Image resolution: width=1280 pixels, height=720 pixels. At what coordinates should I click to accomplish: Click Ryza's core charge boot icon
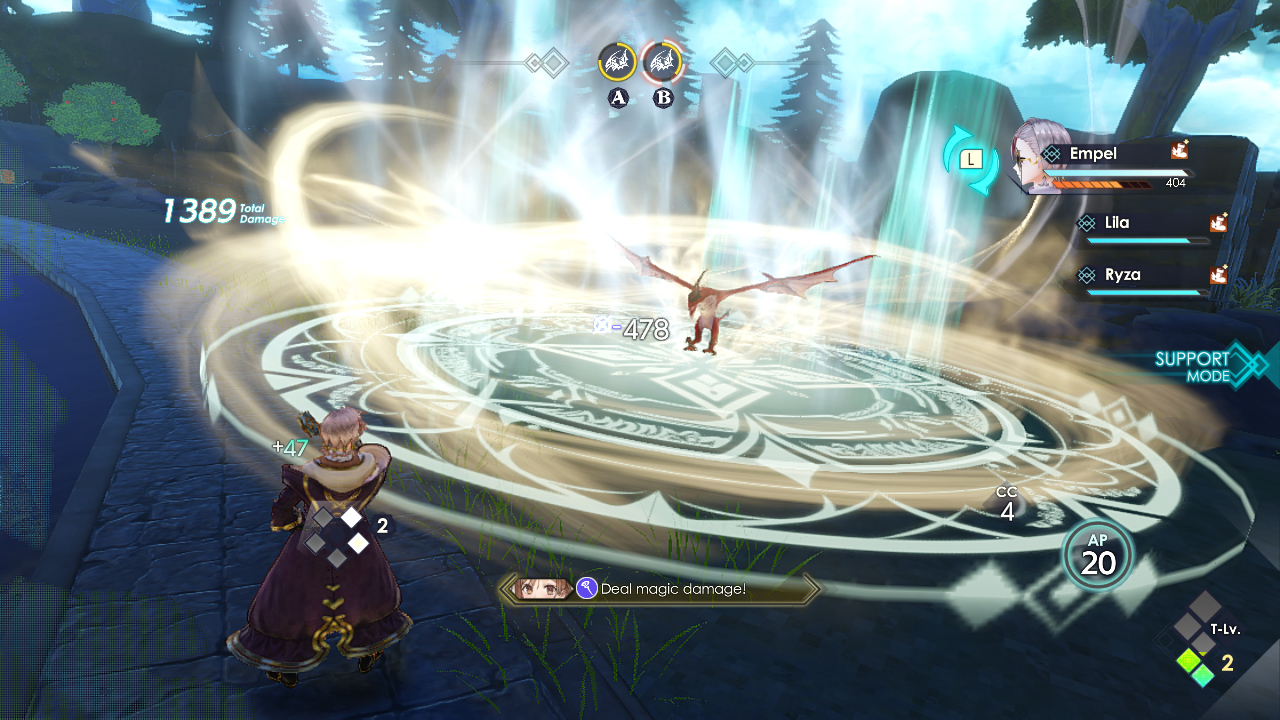(x=1219, y=274)
